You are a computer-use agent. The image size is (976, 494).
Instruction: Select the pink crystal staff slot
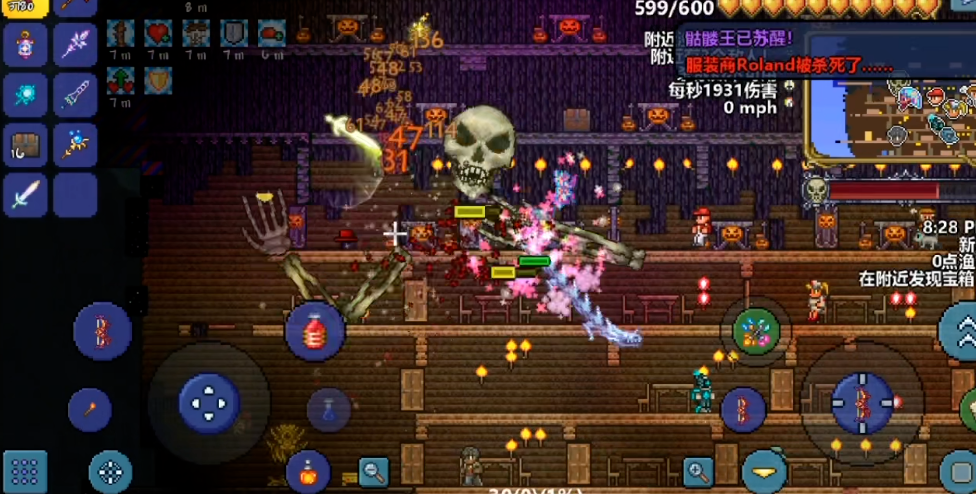(75, 46)
